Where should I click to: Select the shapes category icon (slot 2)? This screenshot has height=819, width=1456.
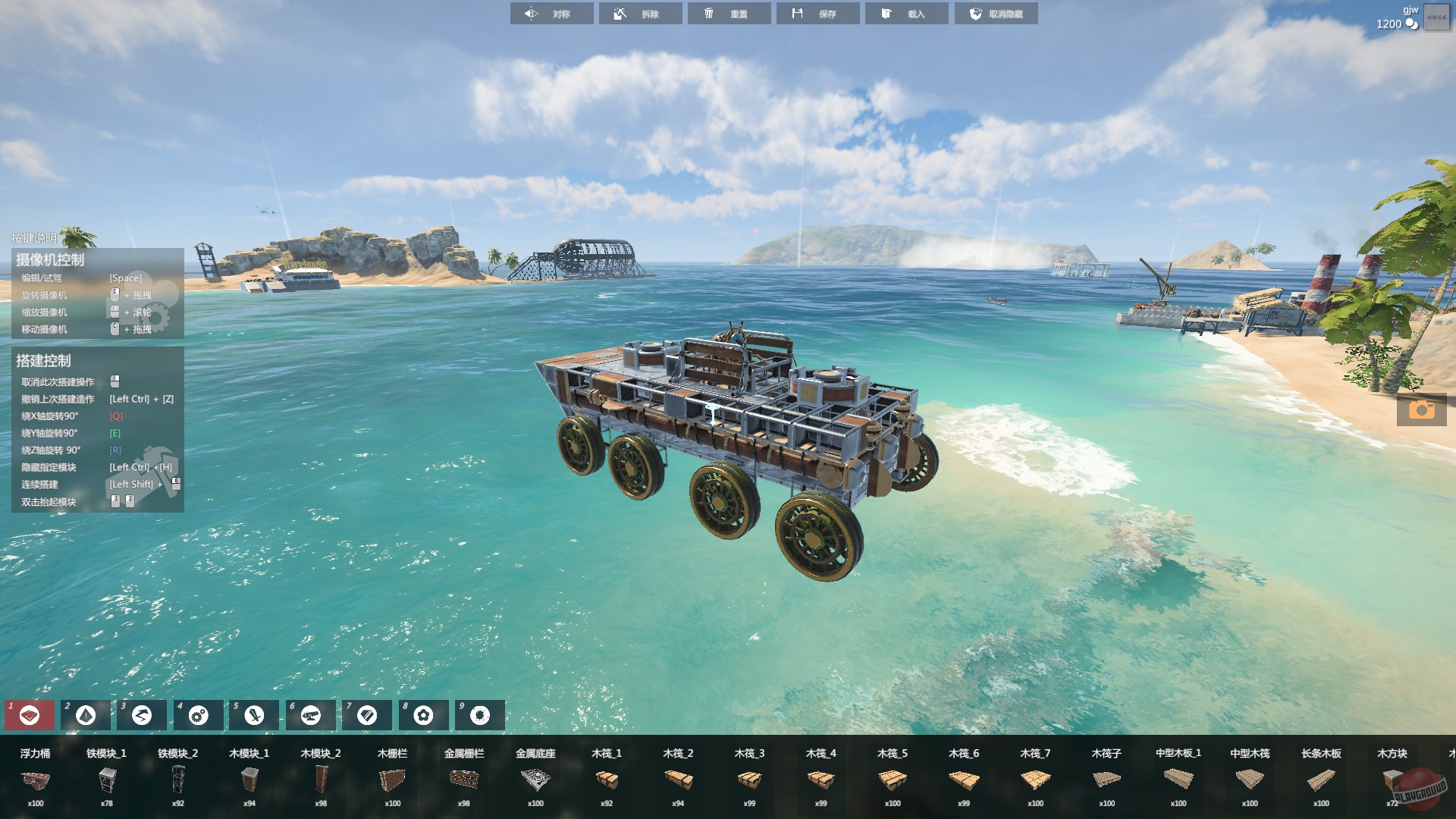coord(84,714)
